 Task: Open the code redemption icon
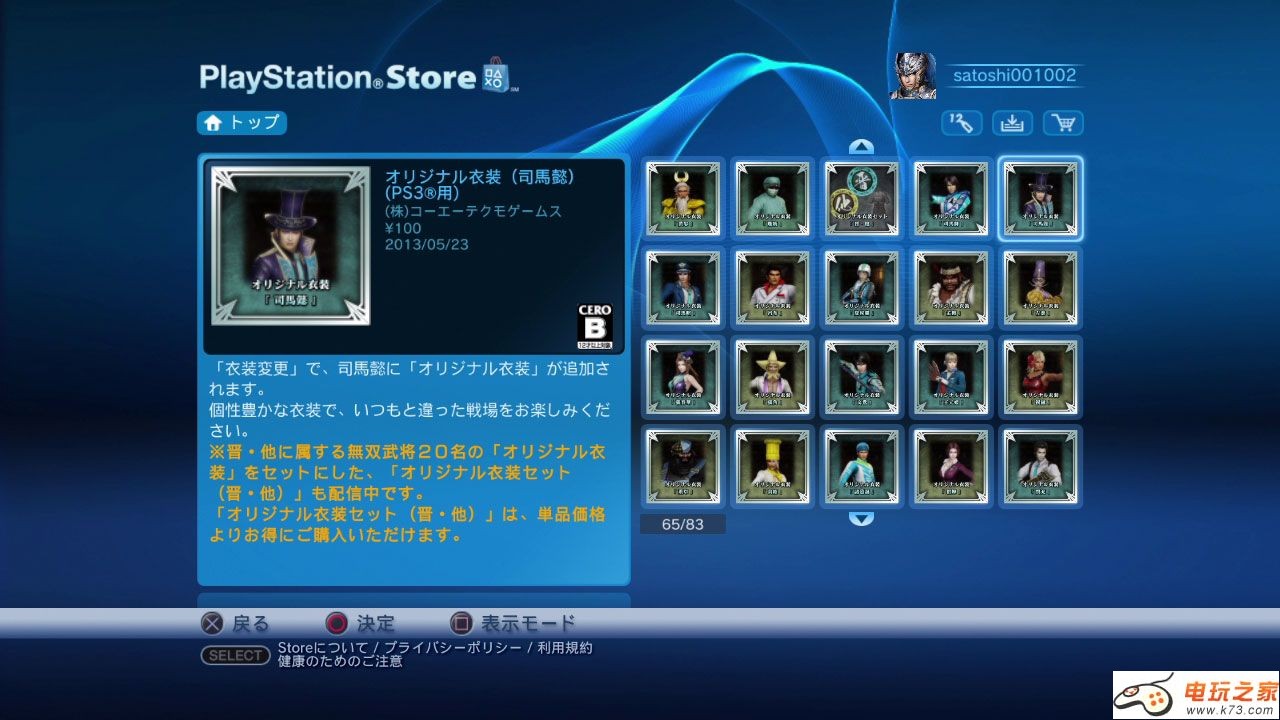tap(961, 123)
